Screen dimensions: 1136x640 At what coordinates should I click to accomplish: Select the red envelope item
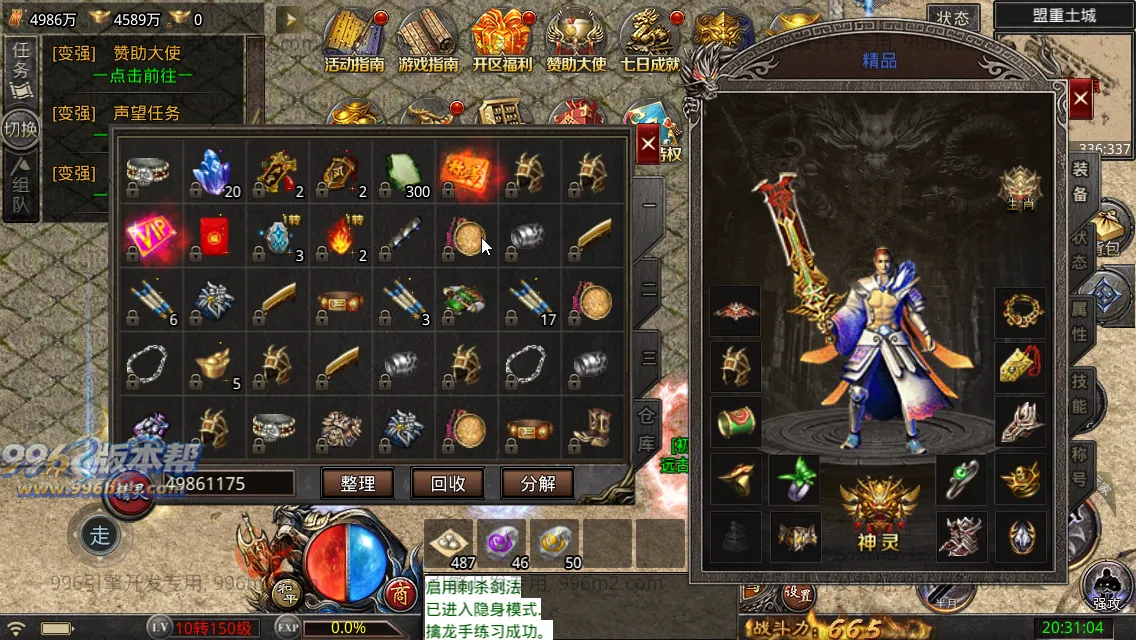click(x=211, y=237)
